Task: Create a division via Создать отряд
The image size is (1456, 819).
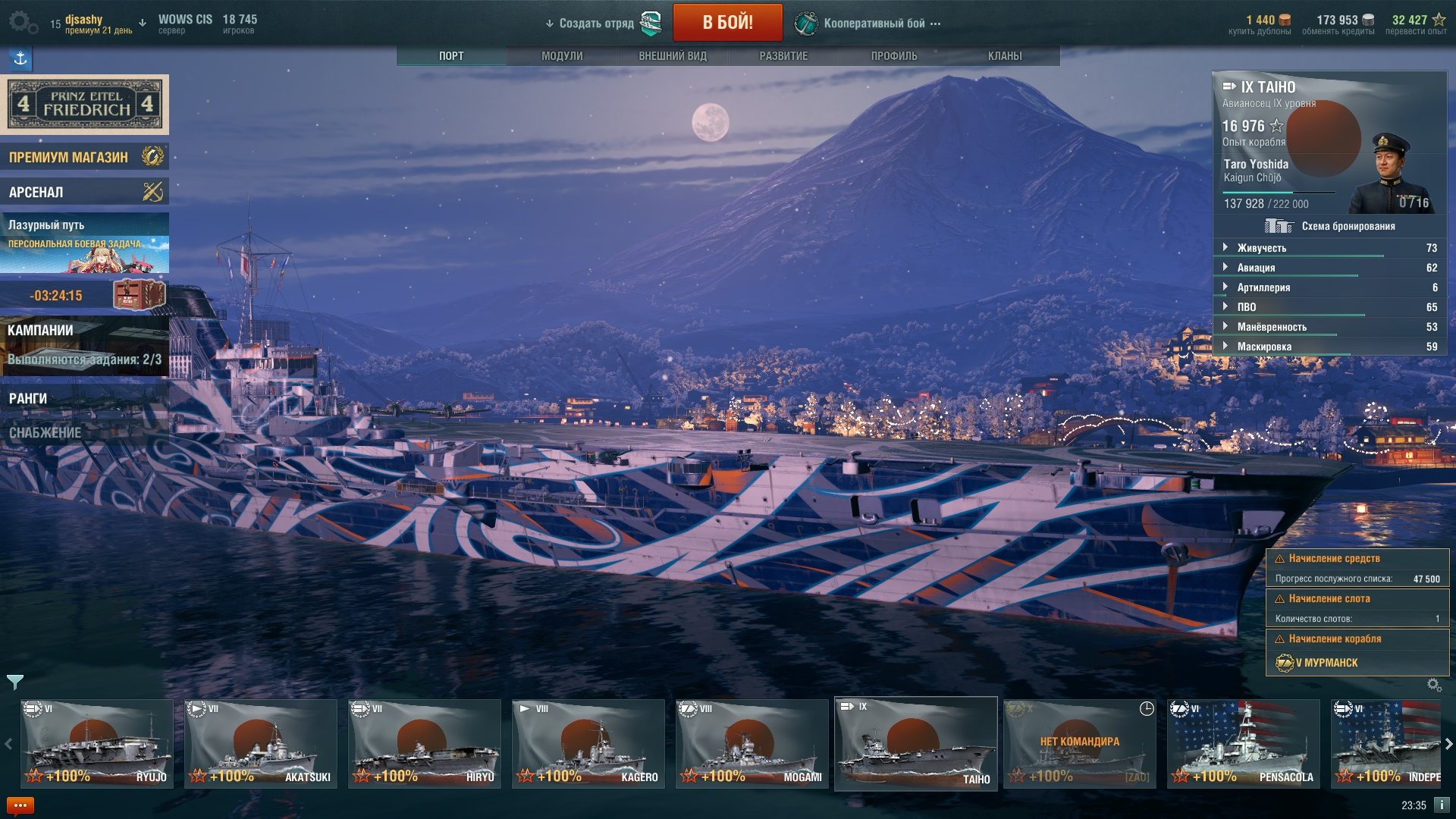Action: point(596,24)
